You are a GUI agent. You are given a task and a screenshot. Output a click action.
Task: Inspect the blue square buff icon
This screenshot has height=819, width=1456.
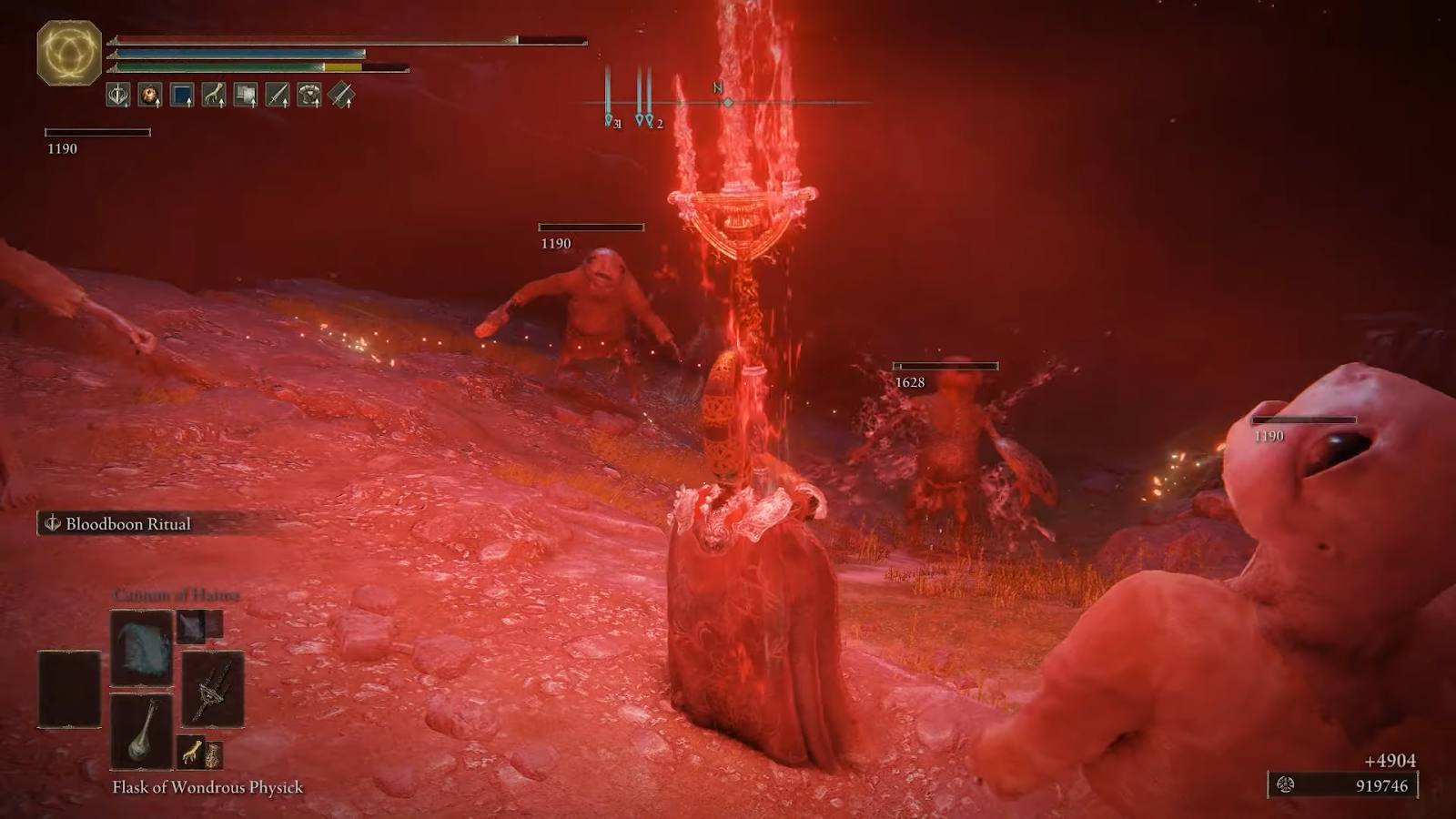(x=182, y=95)
